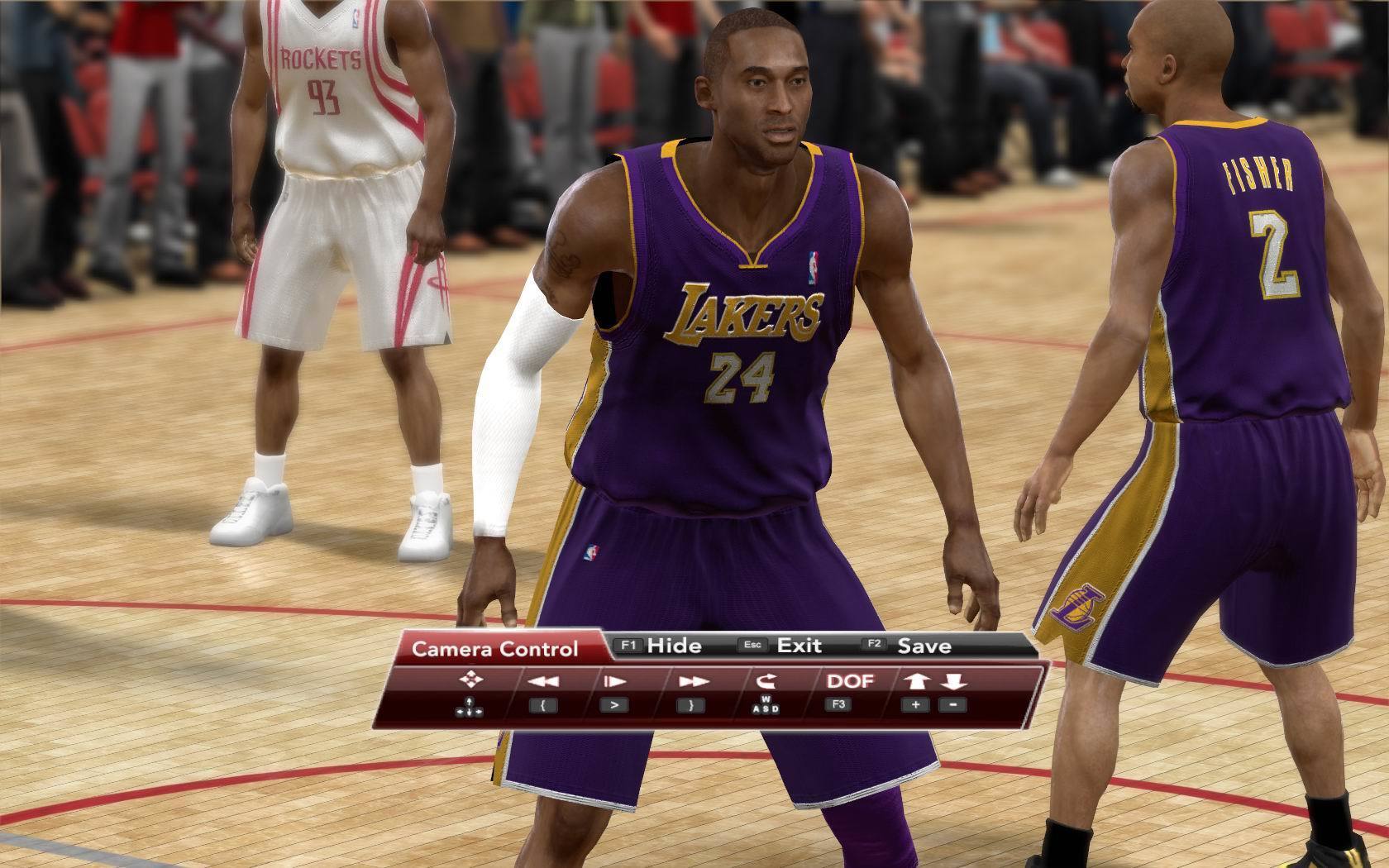Rewind the replay

tap(542, 682)
